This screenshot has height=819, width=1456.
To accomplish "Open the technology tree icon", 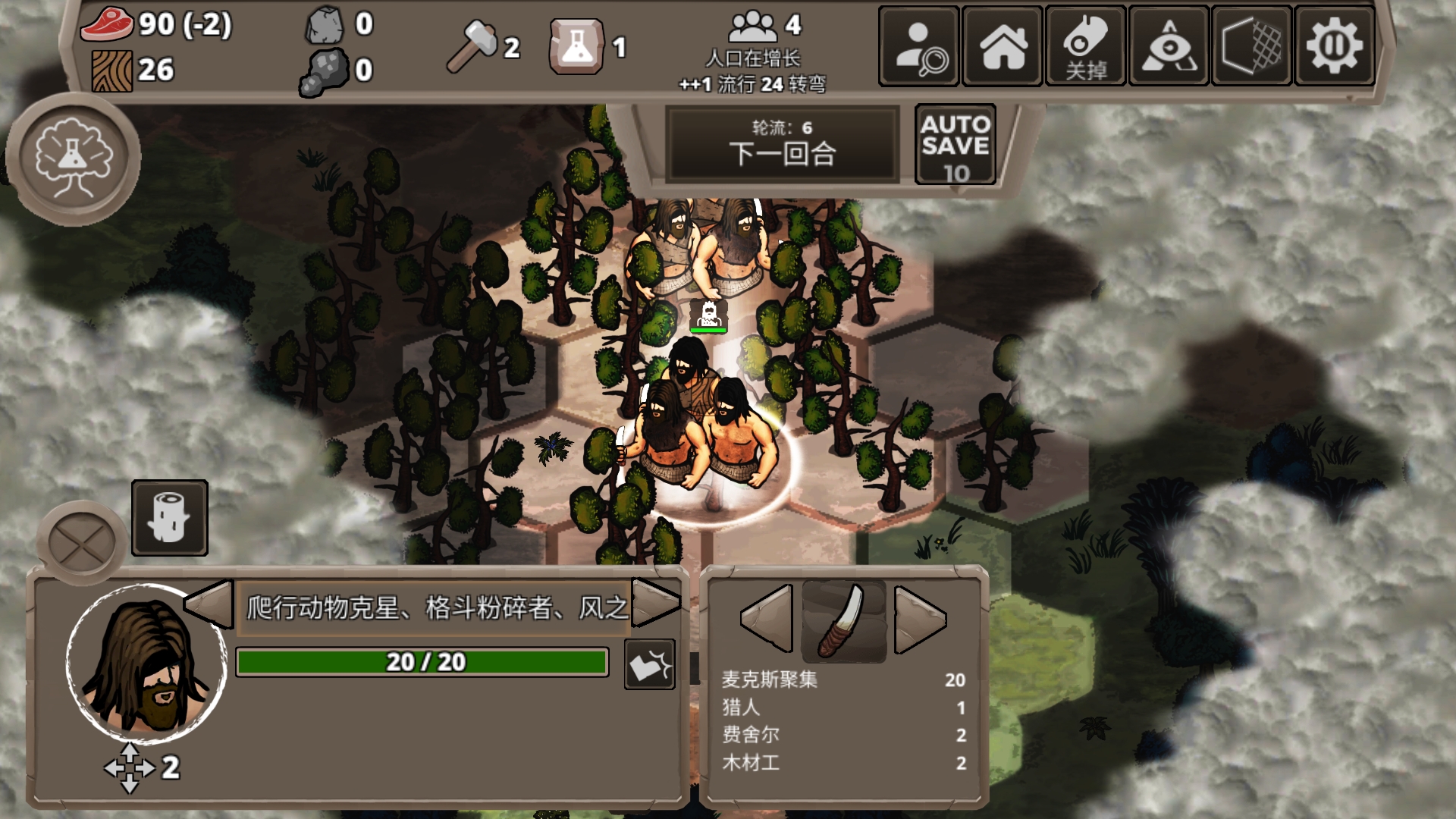I will click(74, 158).
